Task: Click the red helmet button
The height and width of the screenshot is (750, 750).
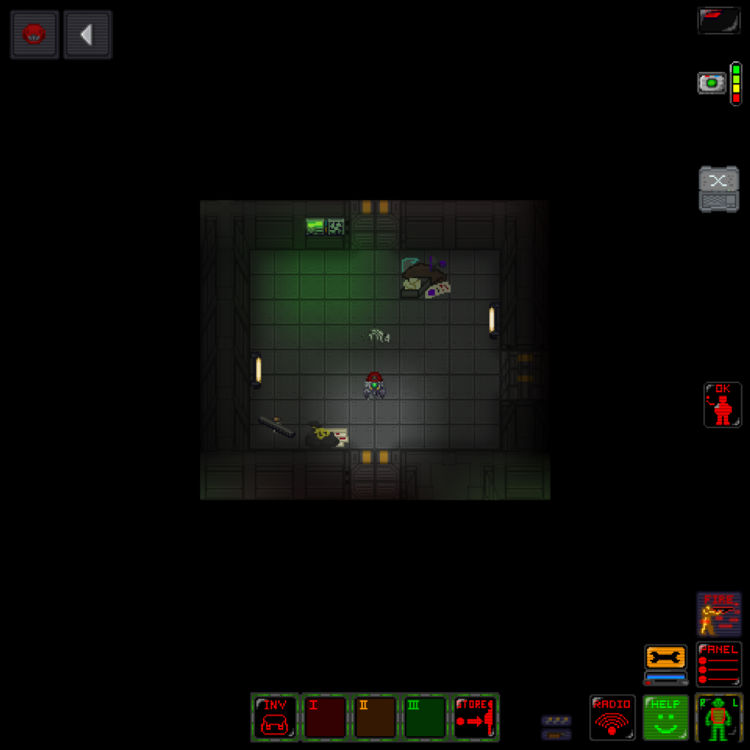Action: pos(35,35)
